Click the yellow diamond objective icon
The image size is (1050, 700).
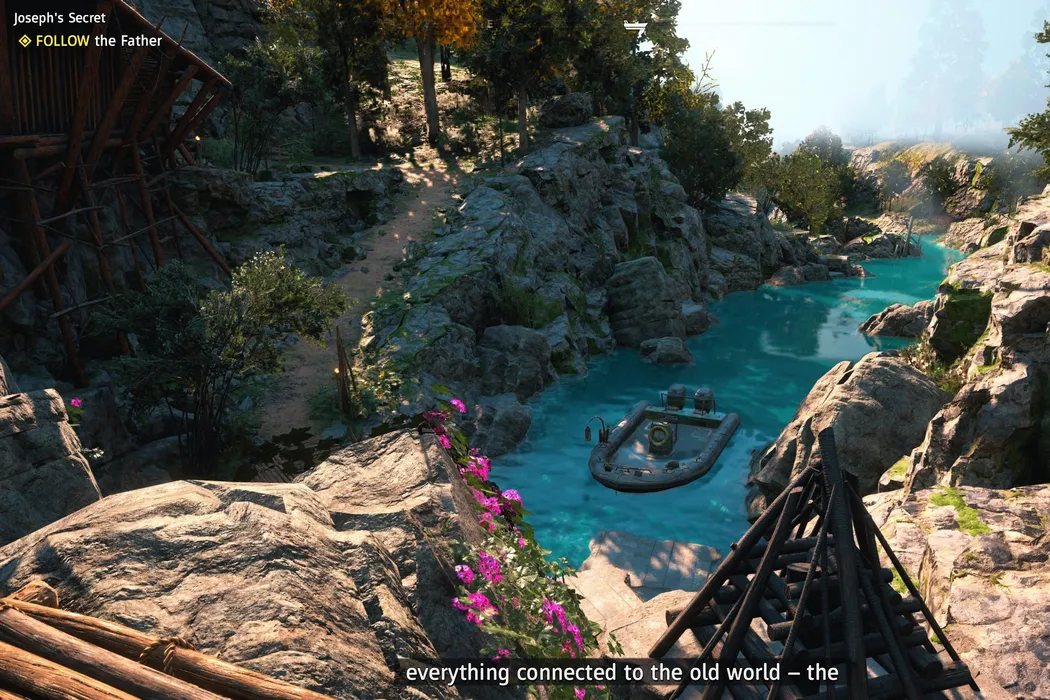[25, 41]
